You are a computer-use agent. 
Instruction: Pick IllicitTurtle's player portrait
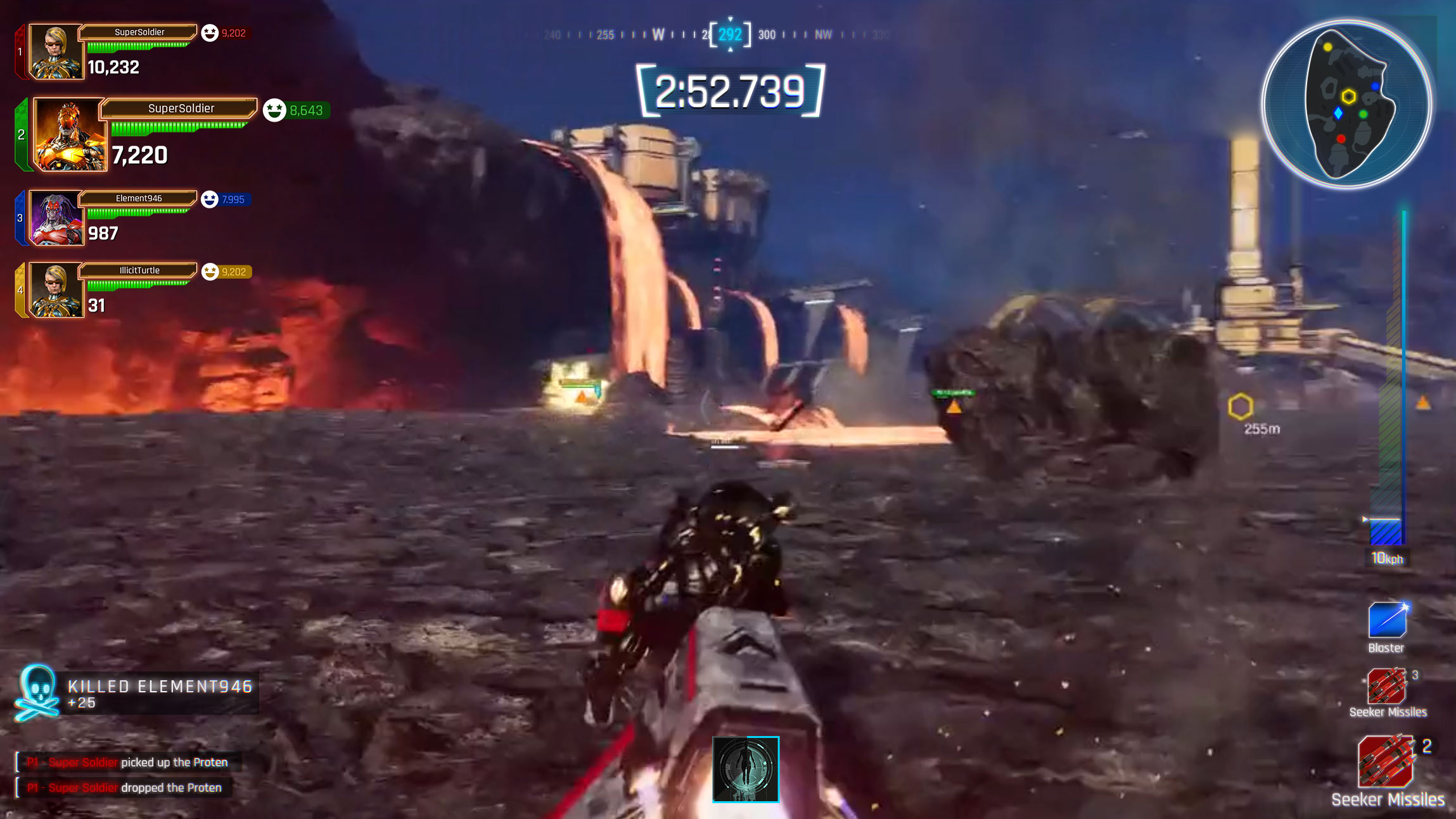(x=56, y=290)
